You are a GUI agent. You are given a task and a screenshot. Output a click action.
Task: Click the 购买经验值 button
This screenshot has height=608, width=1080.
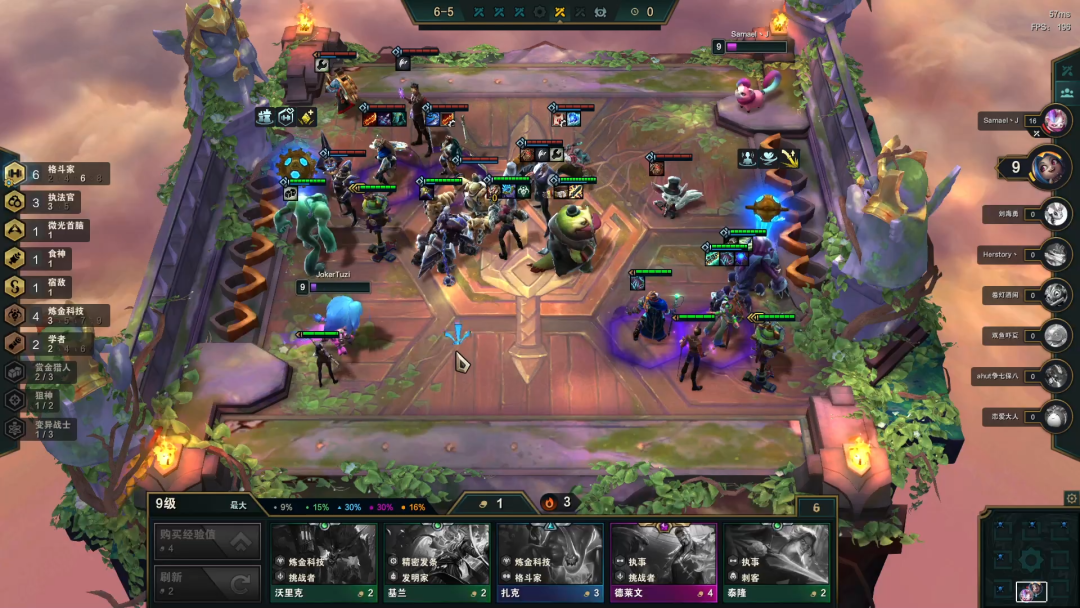[x=207, y=540]
